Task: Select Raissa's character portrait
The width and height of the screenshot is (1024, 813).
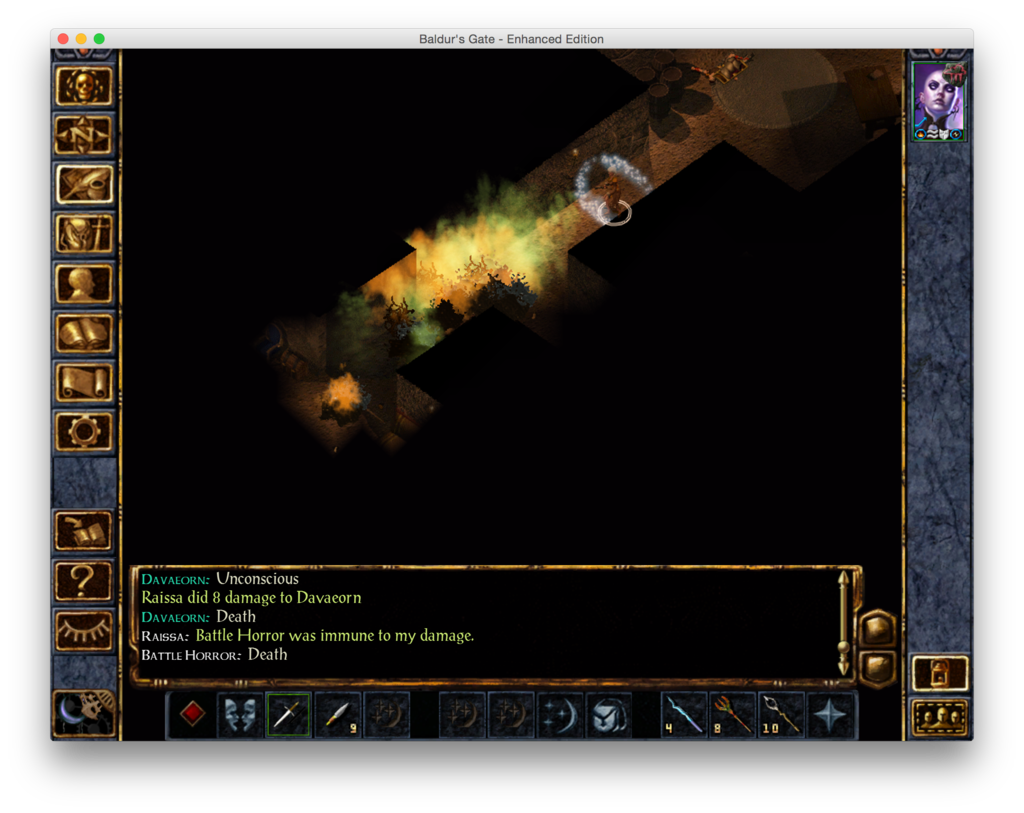Action: (x=939, y=101)
